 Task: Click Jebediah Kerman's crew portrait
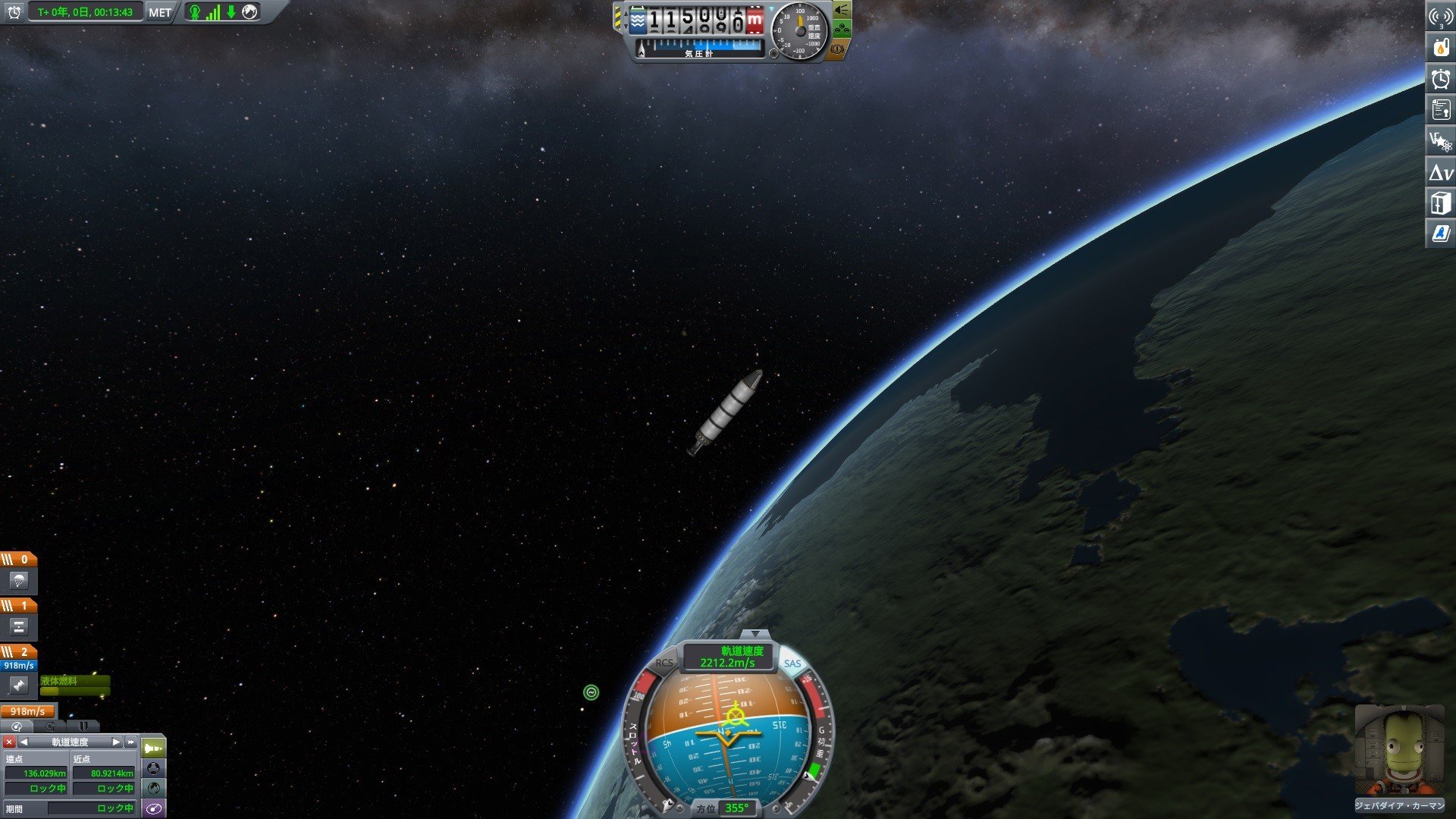[x=1399, y=751]
